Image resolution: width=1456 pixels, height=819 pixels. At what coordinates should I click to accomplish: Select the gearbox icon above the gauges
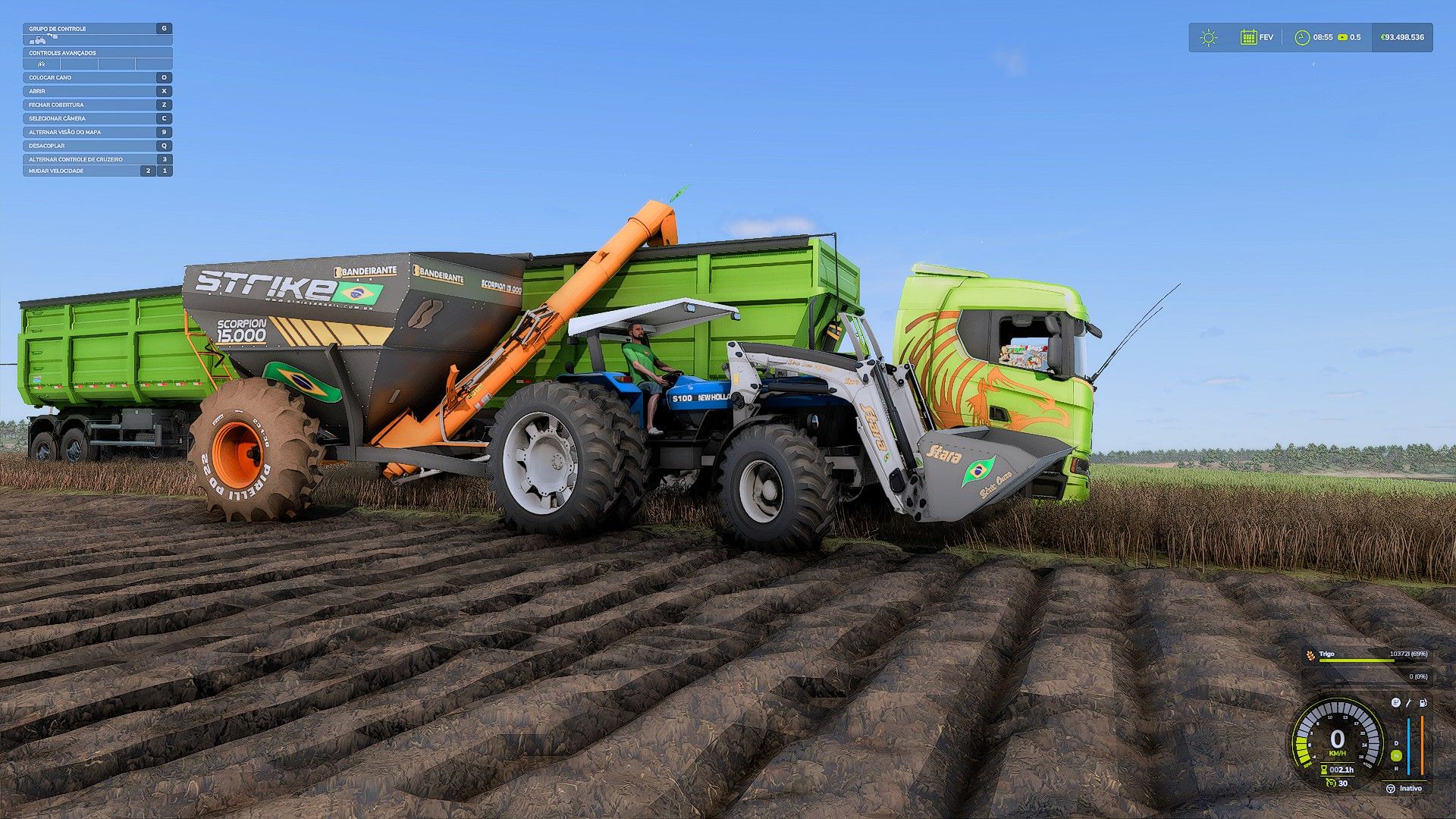click(1395, 703)
